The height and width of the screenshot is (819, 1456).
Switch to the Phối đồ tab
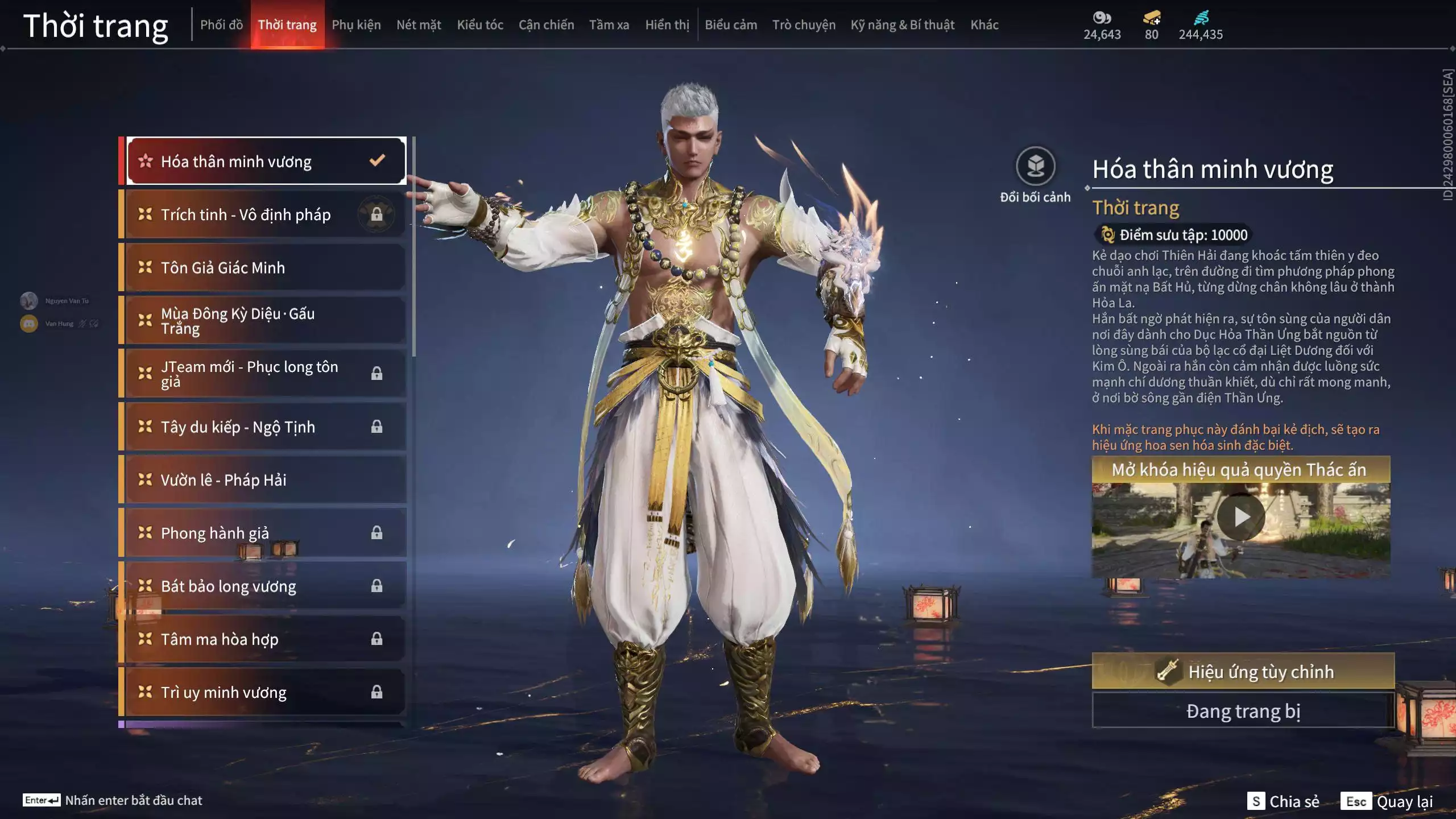(x=221, y=25)
